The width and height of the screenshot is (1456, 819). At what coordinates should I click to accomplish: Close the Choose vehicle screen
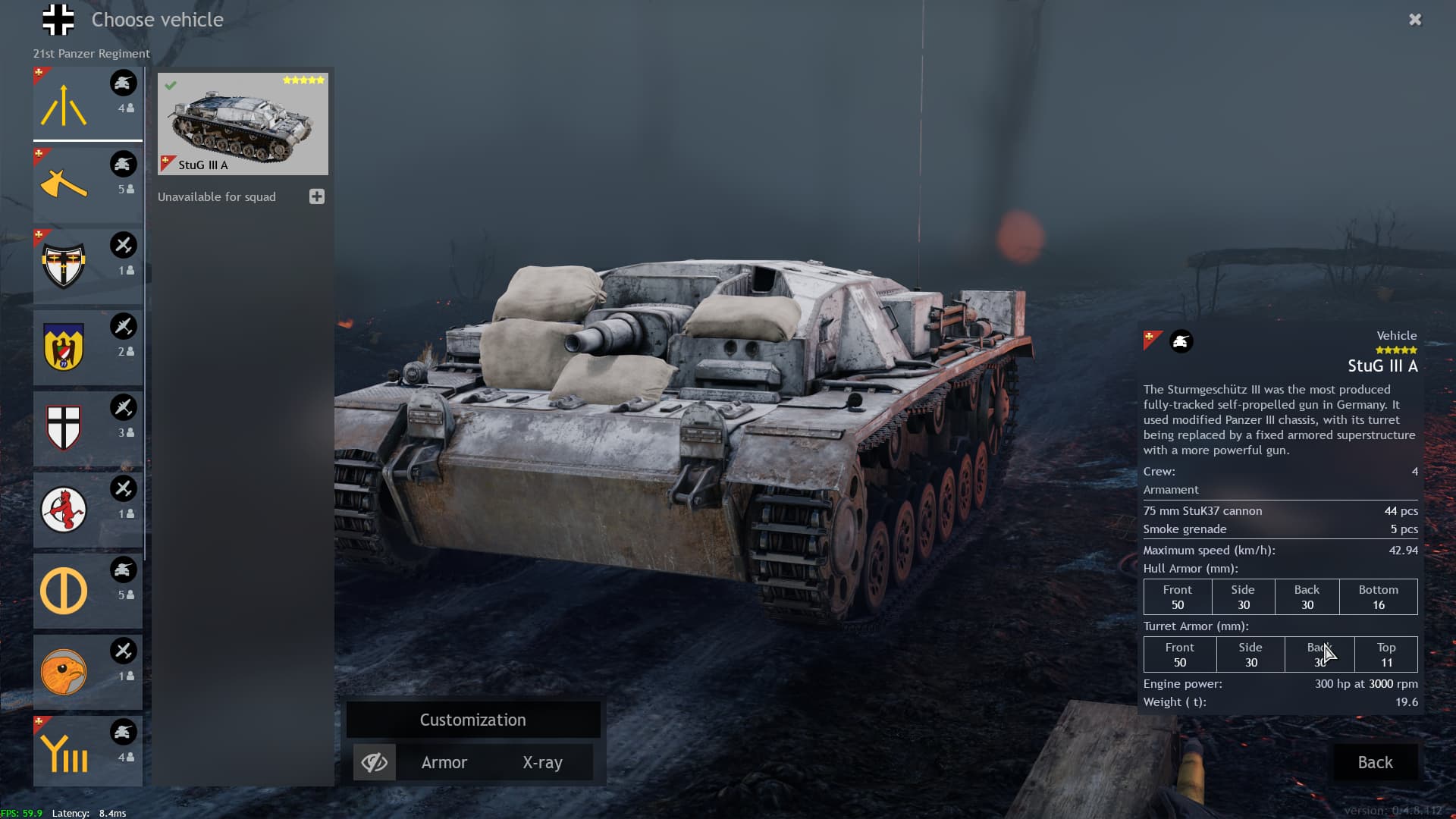1415,20
